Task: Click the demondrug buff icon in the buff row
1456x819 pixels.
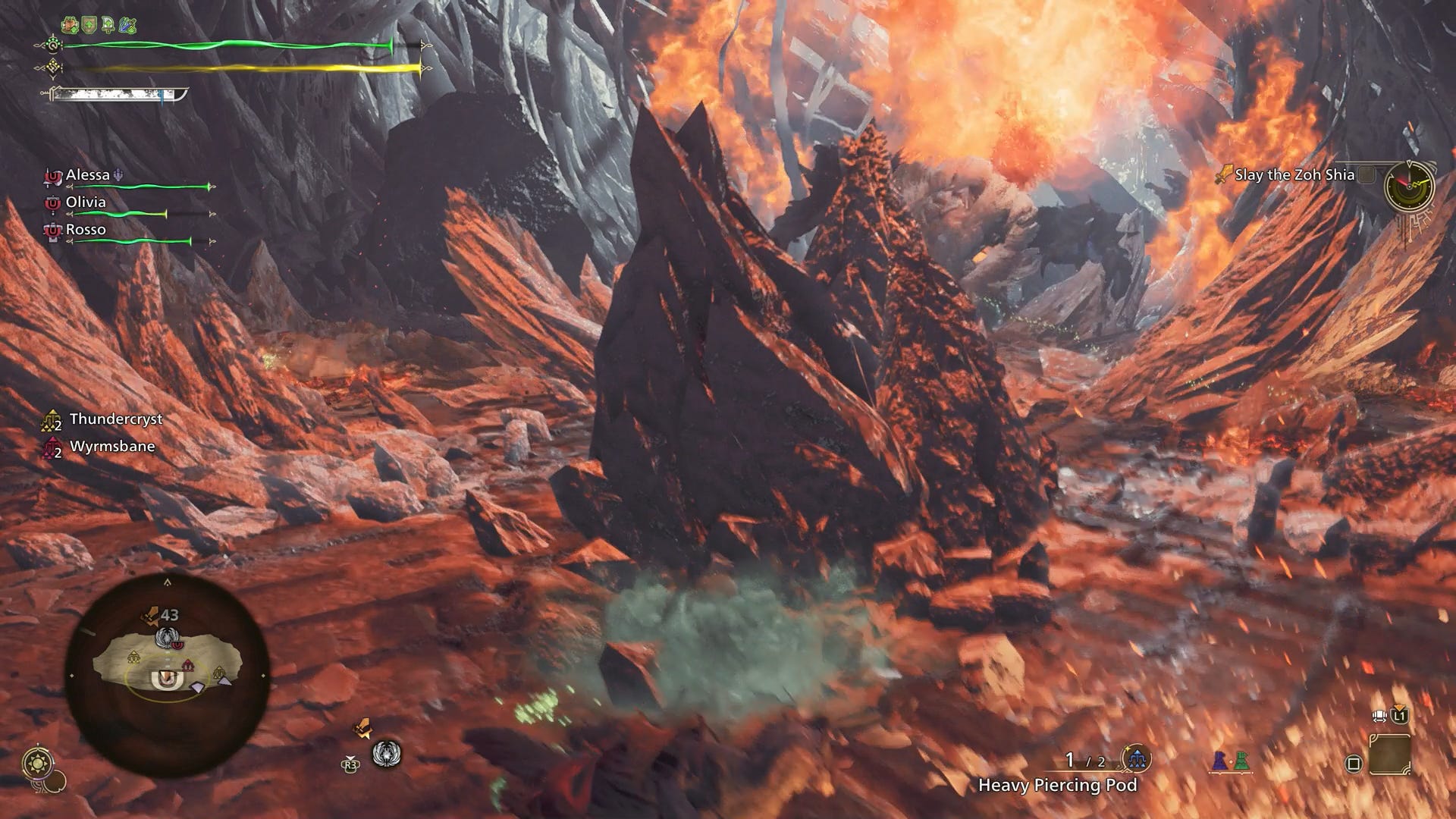Action: (x=108, y=25)
